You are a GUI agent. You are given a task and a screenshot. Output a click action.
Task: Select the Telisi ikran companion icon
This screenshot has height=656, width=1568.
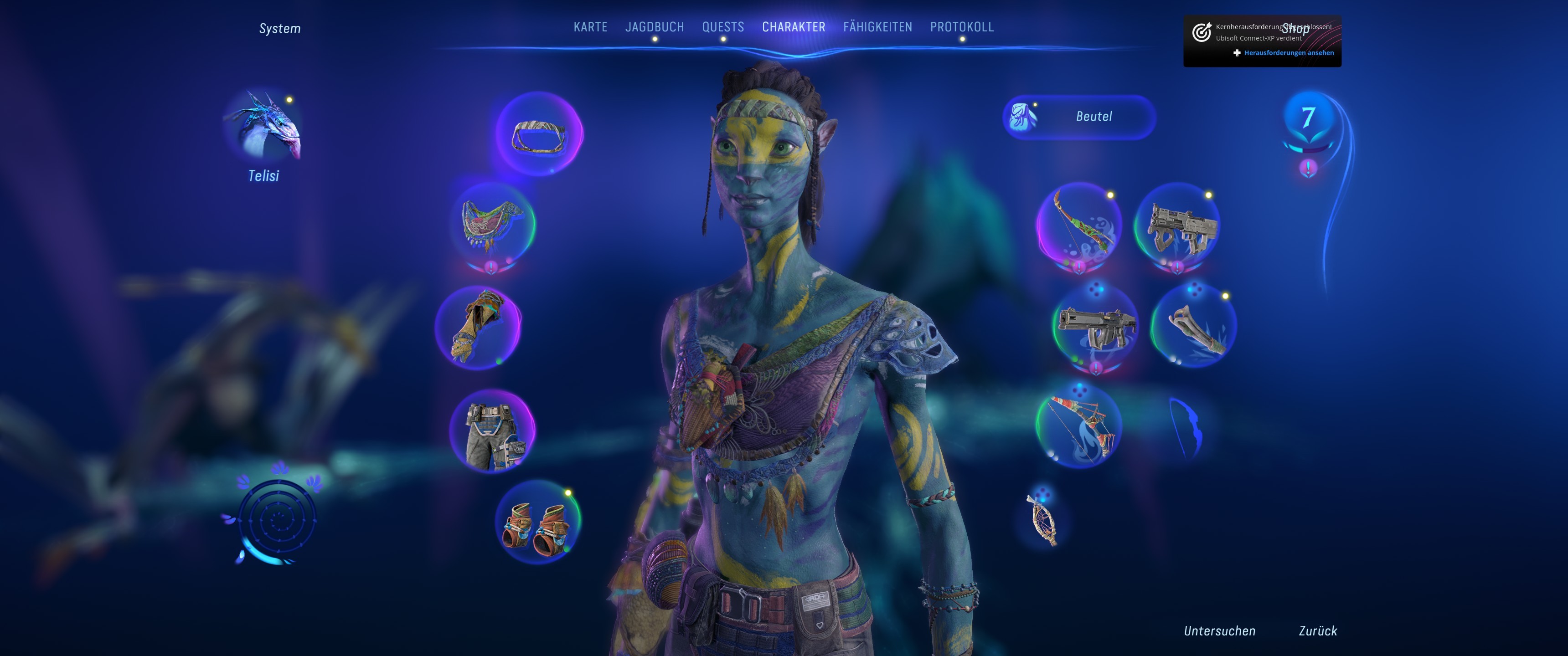pyautogui.click(x=264, y=128)
